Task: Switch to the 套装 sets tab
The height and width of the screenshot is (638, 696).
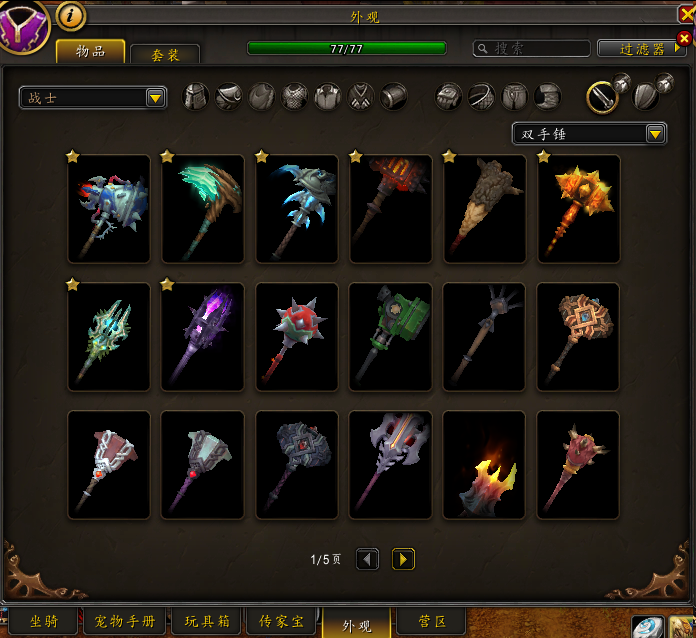Action: coord(165,55)
